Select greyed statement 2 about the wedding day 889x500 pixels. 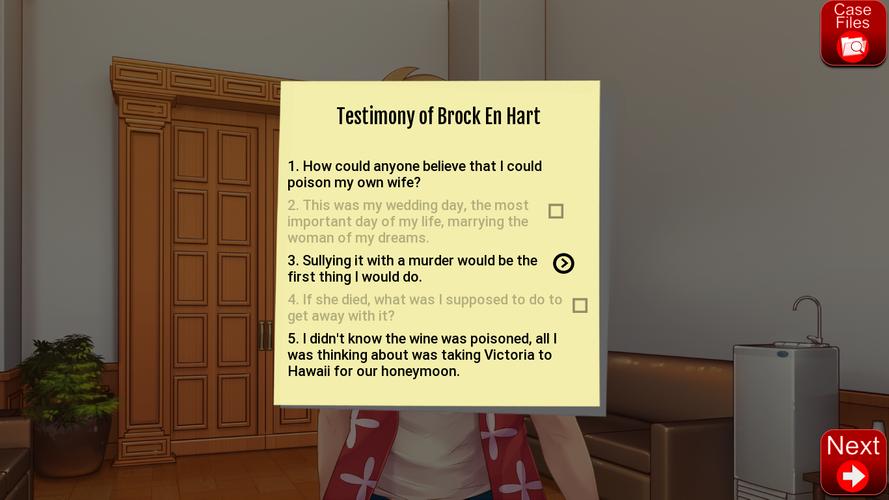408,221
